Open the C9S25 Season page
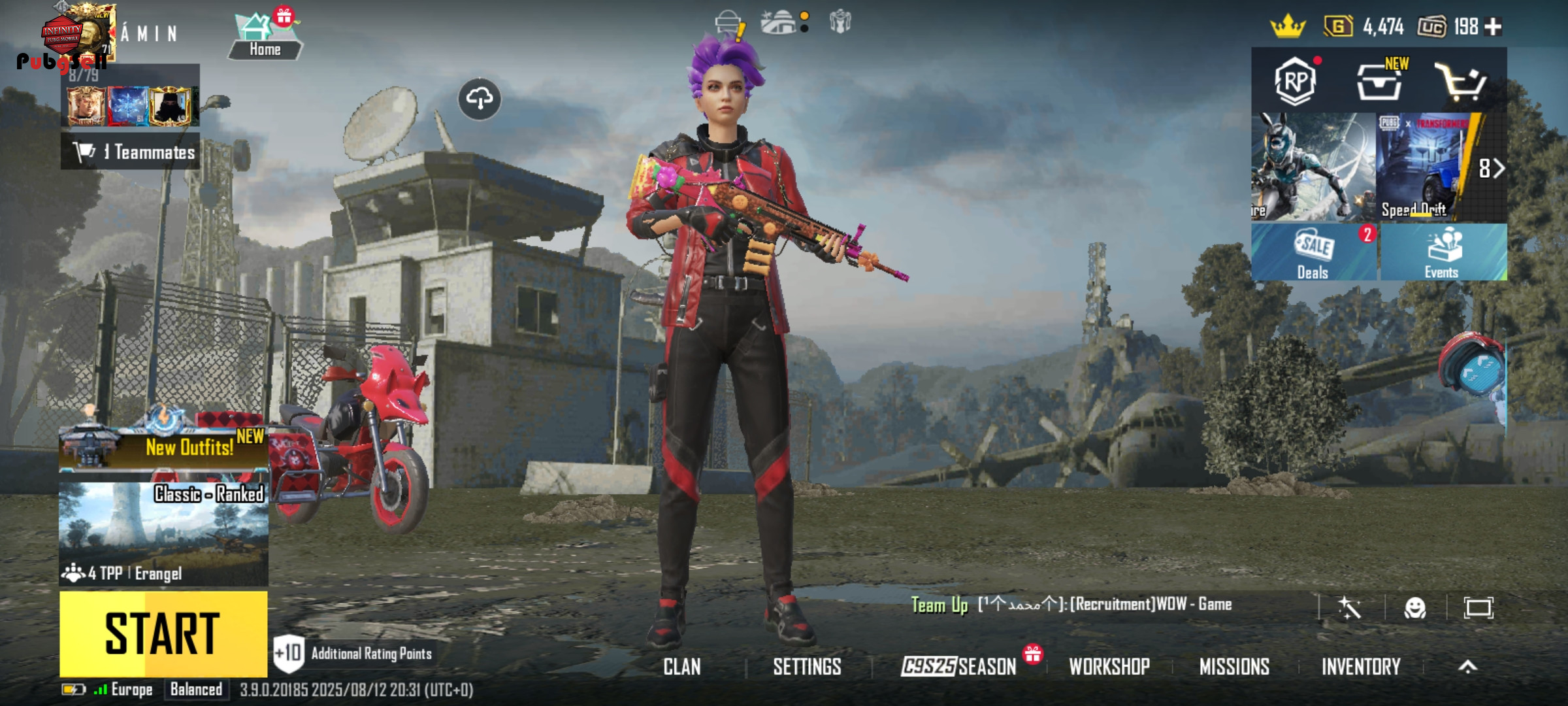 tap(959, 667)
